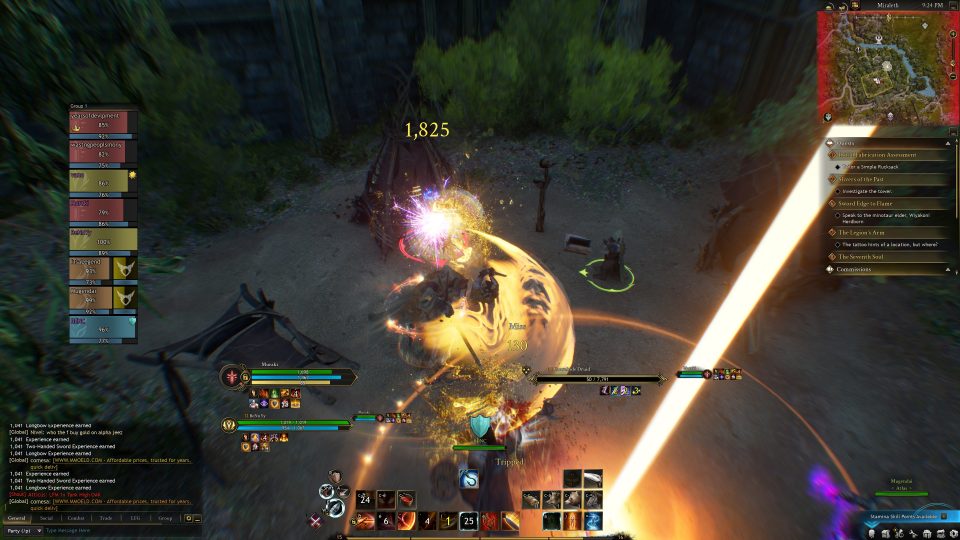The height and width of the screenshot is (540, 960).
Task: Select the Sword Edge to Flame quest
Action: [x=869, y=203]
